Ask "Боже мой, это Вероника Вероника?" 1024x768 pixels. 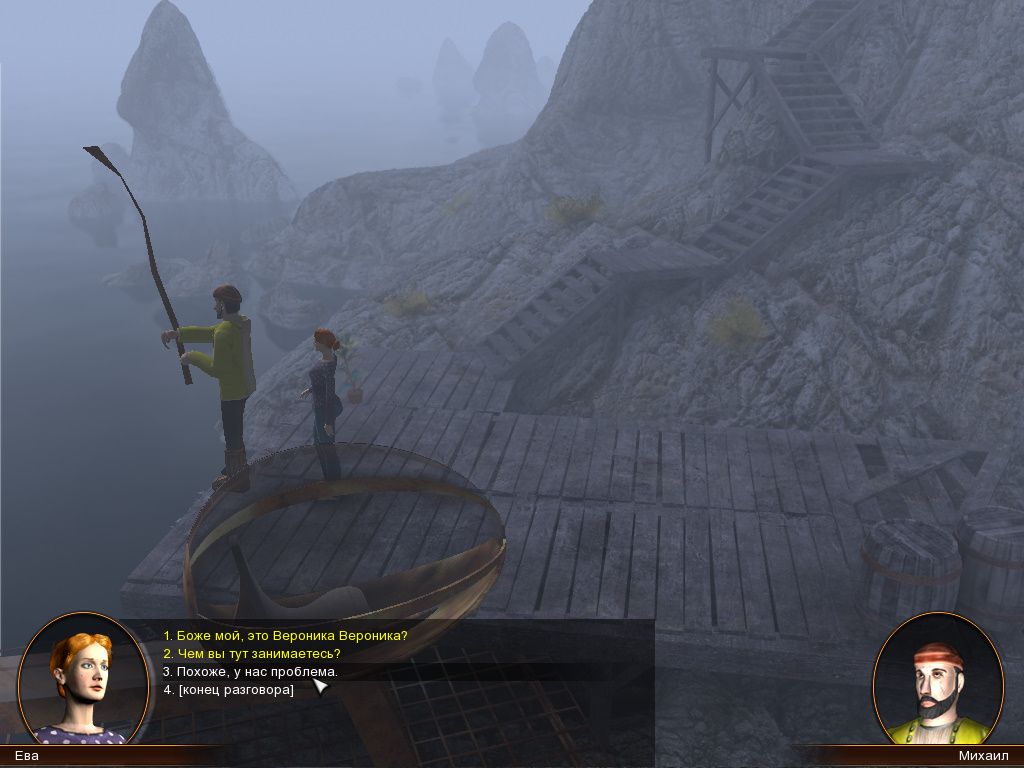(285, 635)
